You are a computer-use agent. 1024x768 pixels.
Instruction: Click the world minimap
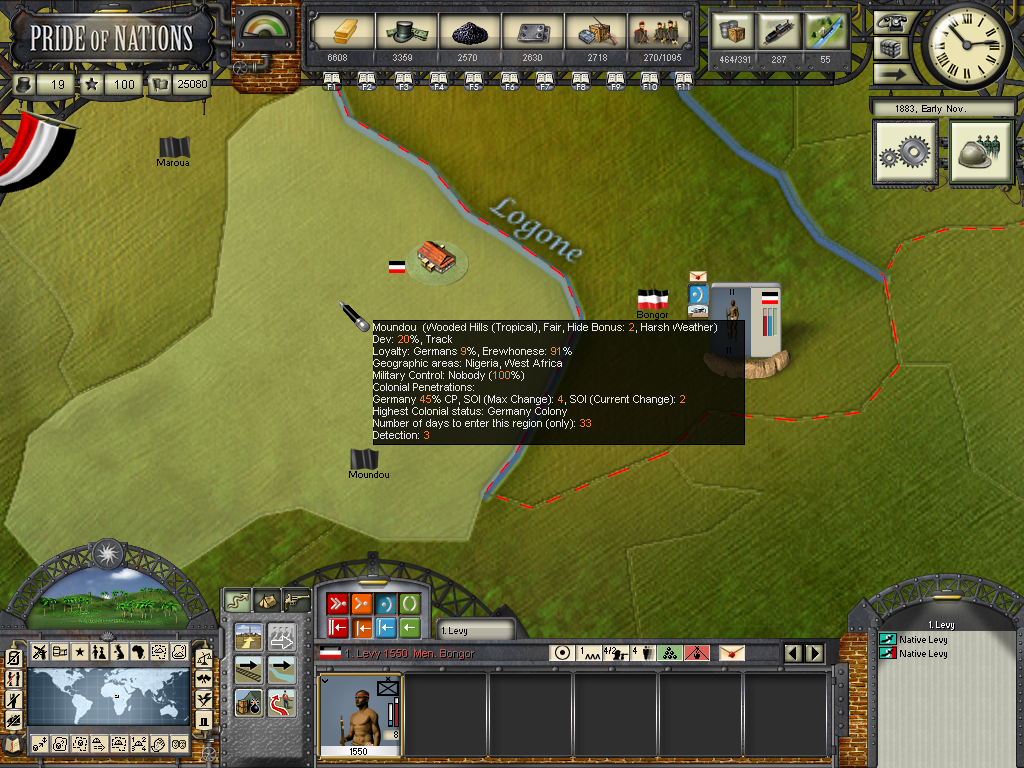pyautogui.click(x=108, y=697)
